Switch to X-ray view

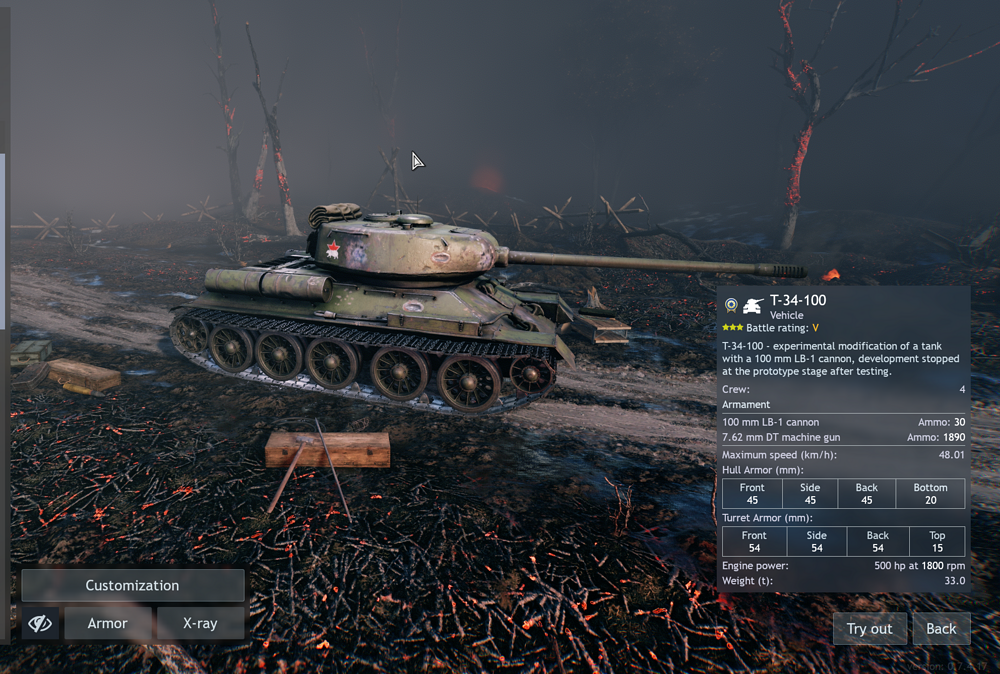coord(200,623)
